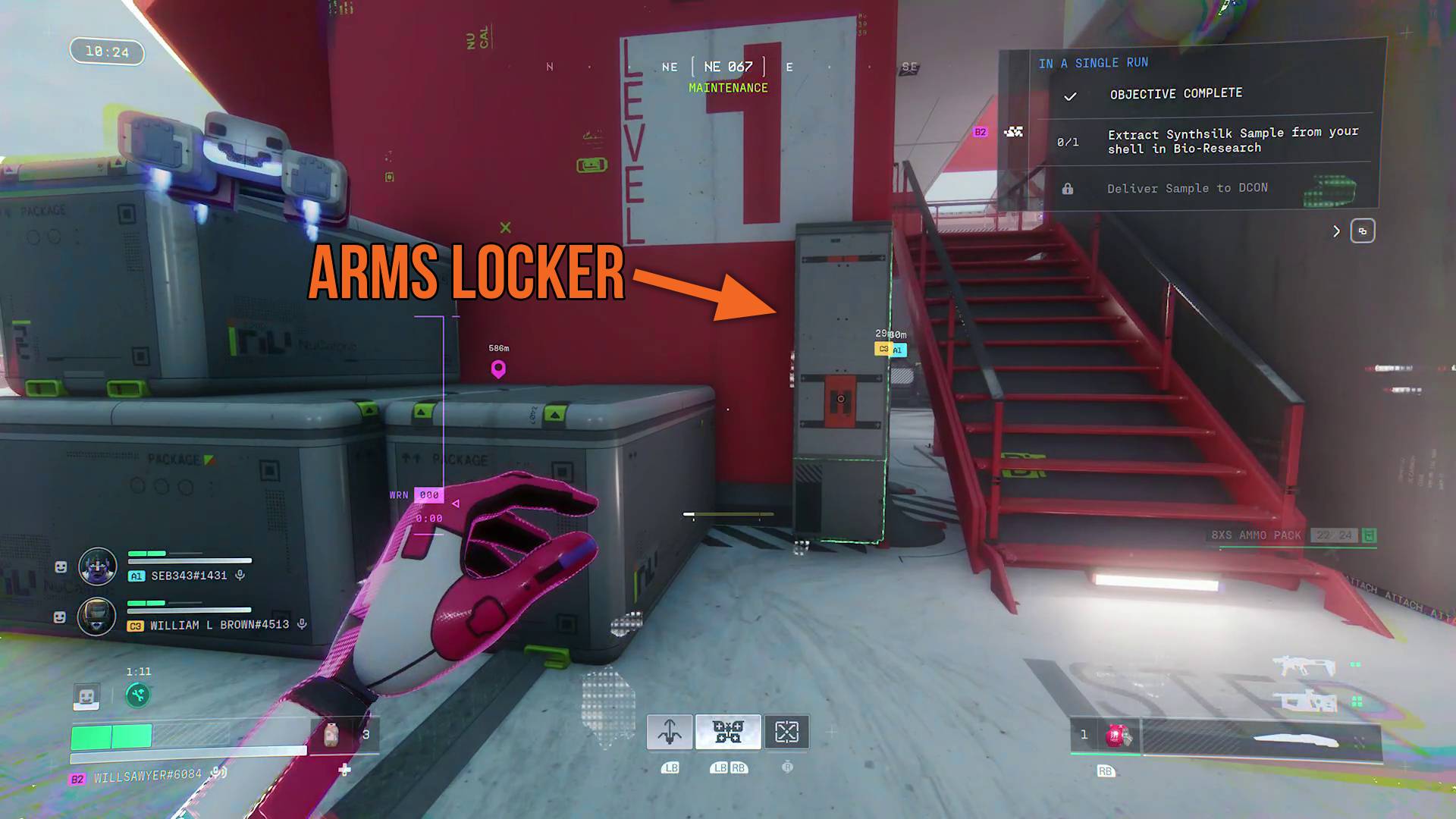
Task: Expand the share icon beside the objectives chevron
Action: click(1363, 231)
